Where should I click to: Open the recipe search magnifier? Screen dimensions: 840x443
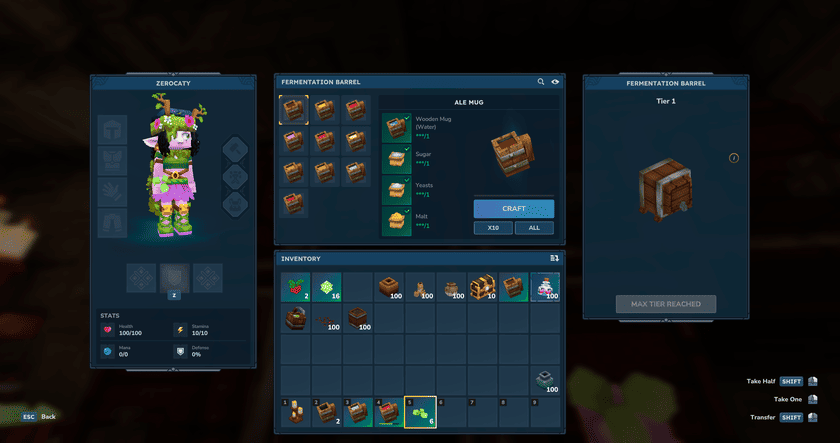click(541, 82)
